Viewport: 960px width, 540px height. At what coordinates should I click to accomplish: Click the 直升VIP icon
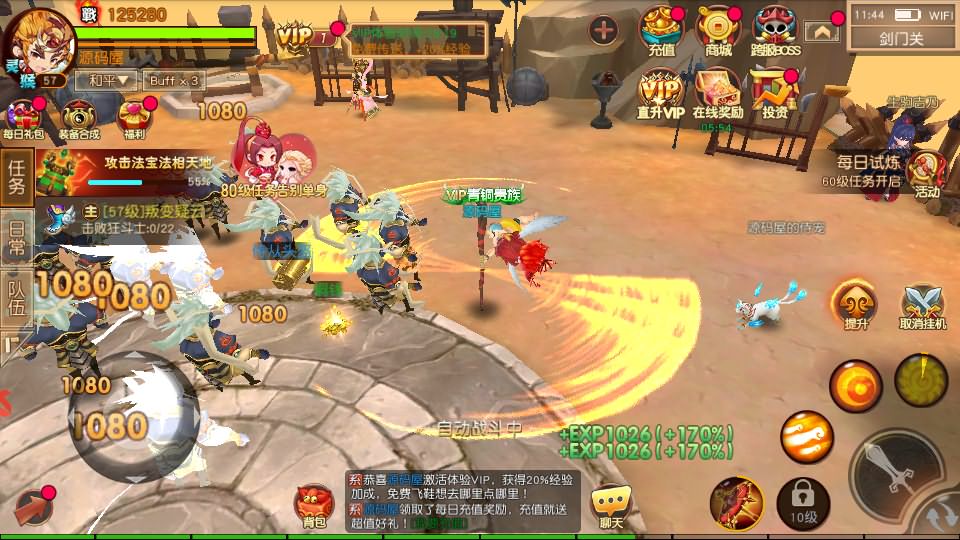point(661,94)
